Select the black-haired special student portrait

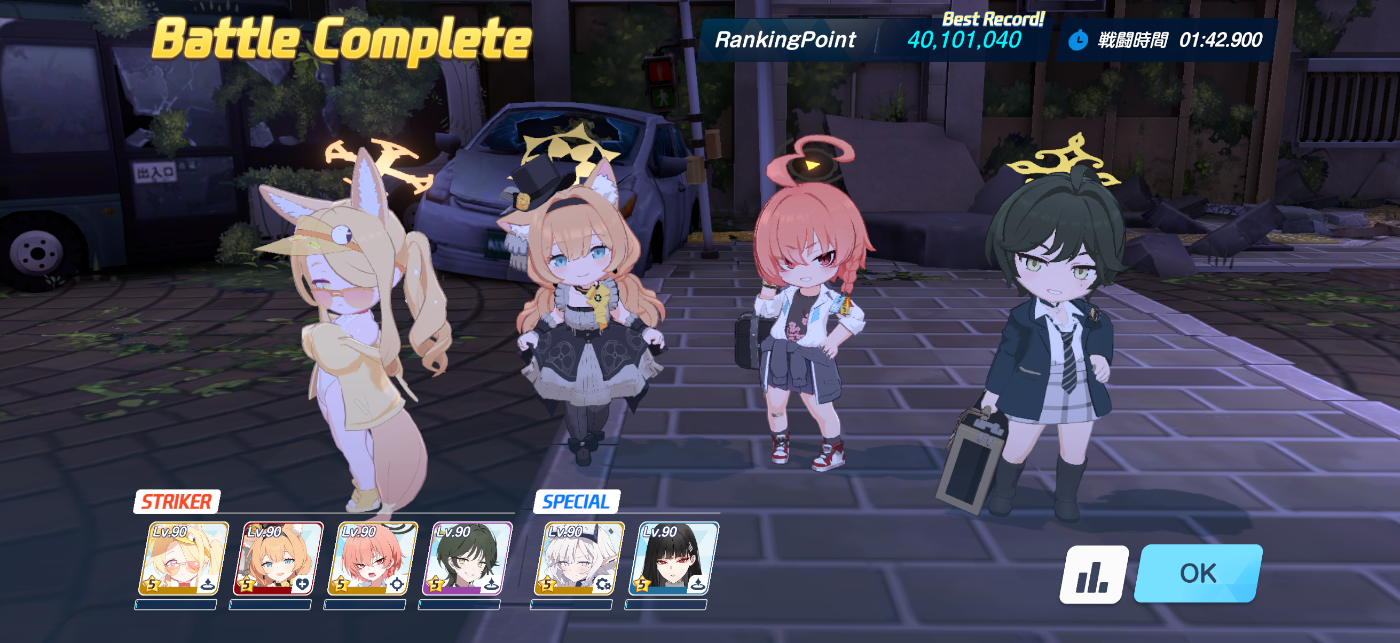point(673,558)
